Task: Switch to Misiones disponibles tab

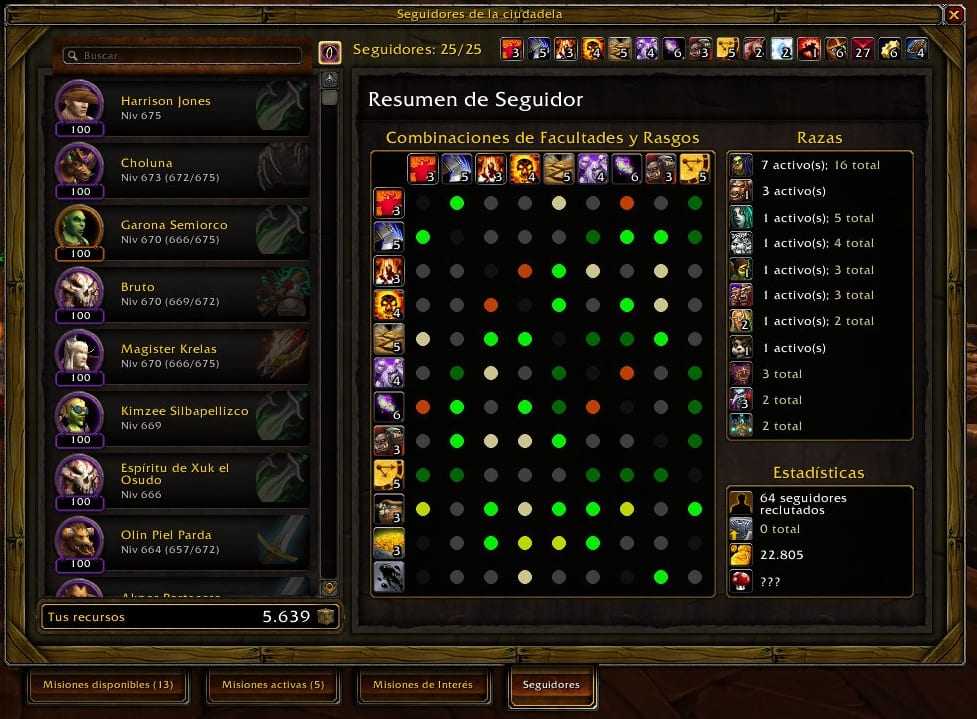Action: pos(107,685)
